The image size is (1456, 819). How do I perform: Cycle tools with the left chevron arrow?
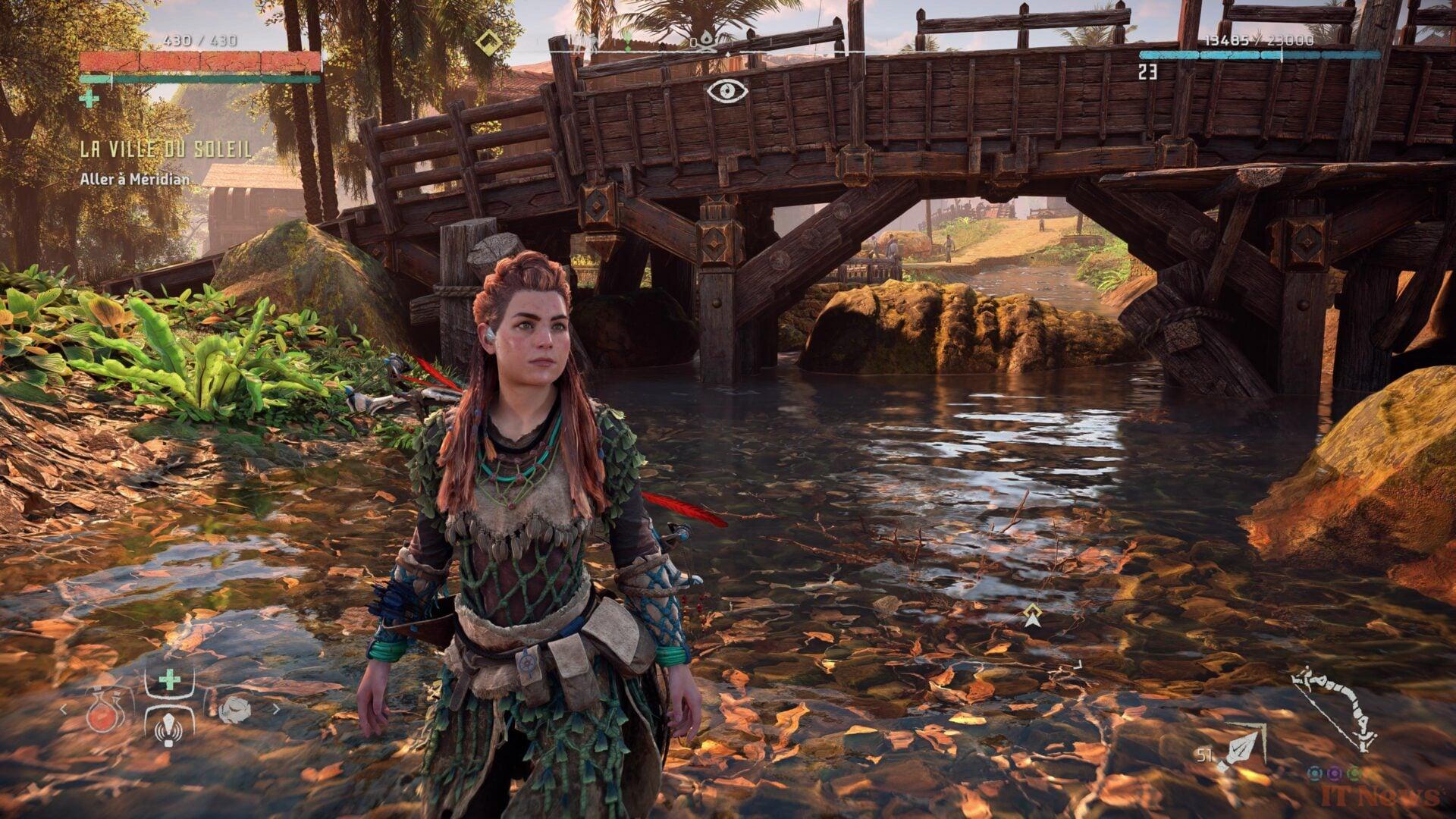point(64,710)
